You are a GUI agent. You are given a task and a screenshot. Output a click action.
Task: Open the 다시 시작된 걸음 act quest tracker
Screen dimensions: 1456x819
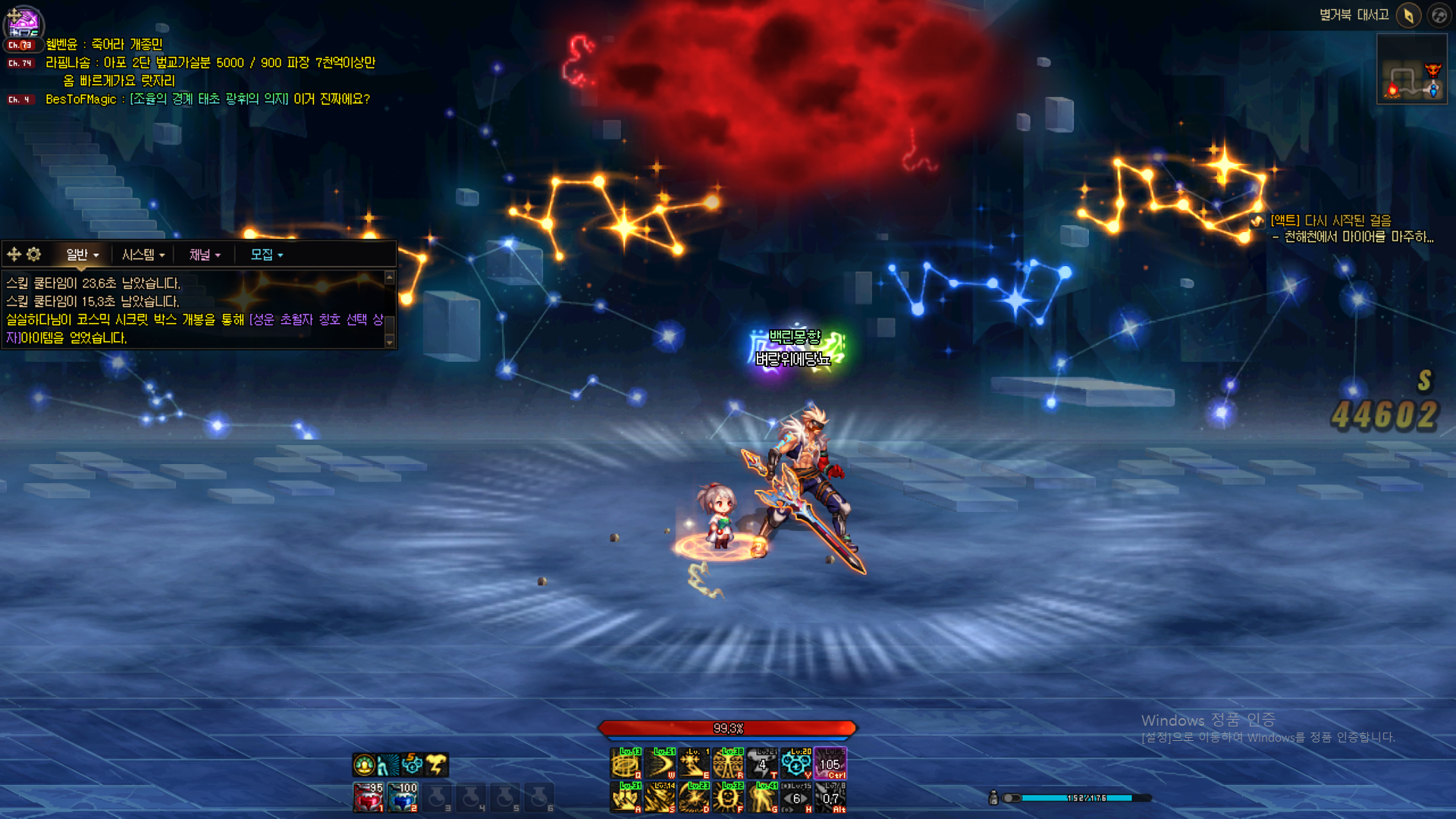point(1330,221)
